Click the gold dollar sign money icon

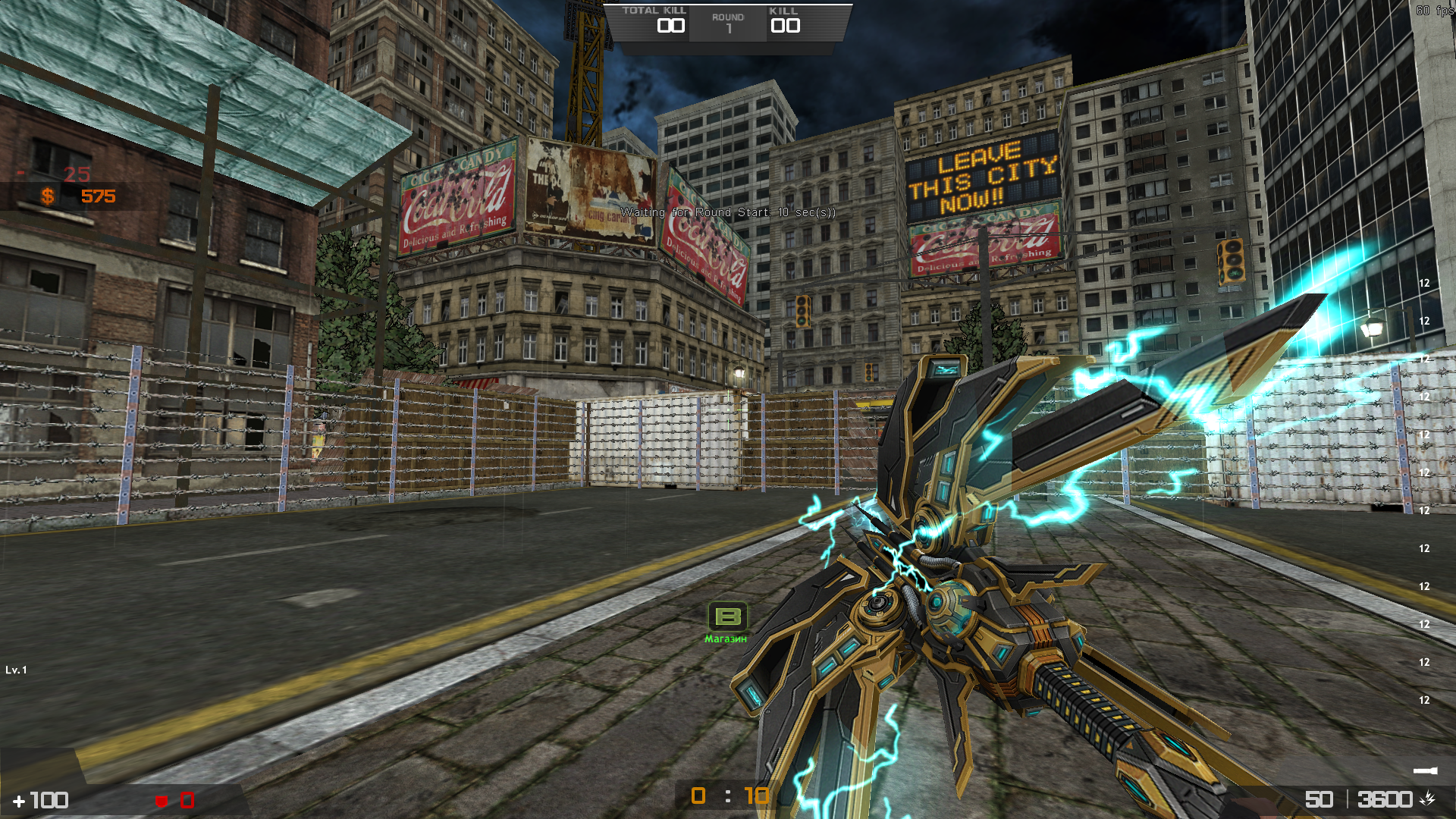pyautogui.click(x=47, y=196)
